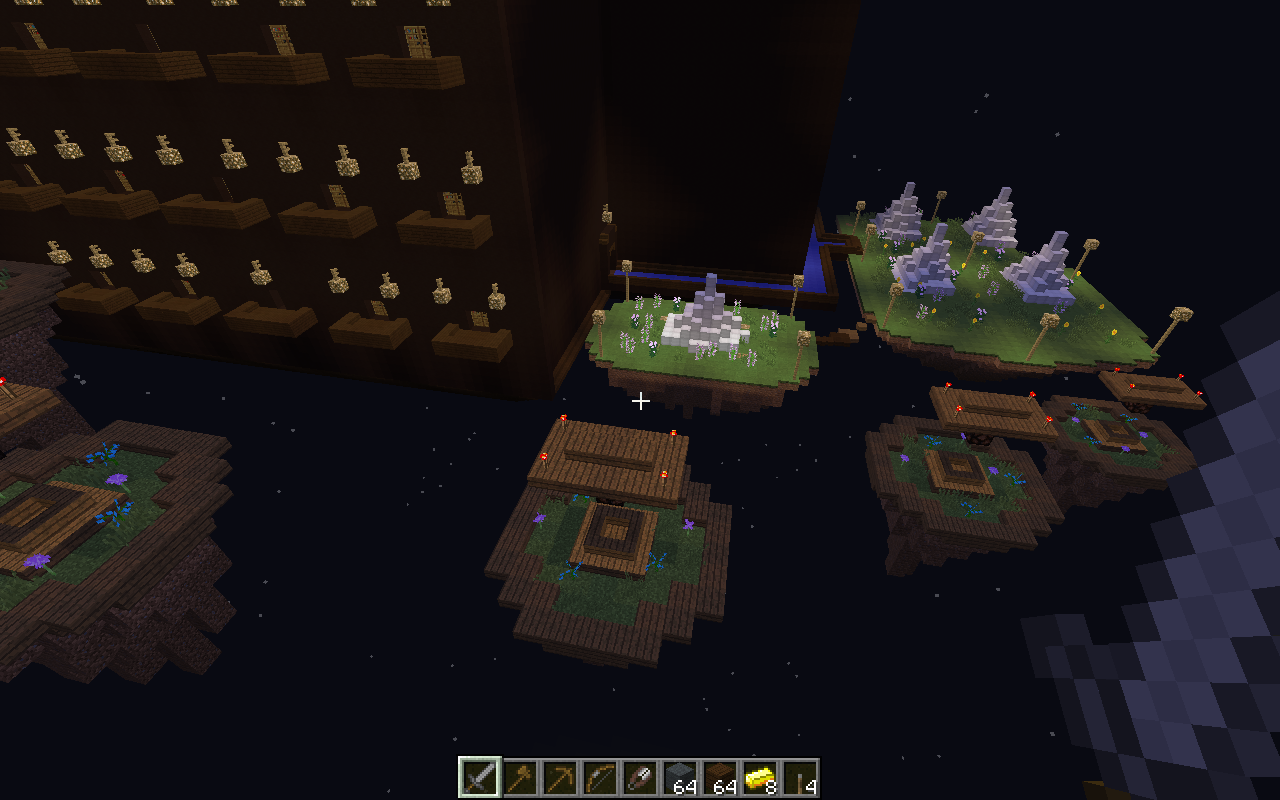Select the stack of 64 stone blocks
1280x800 pixels.
pyautogui.click(x=679, y=778)
